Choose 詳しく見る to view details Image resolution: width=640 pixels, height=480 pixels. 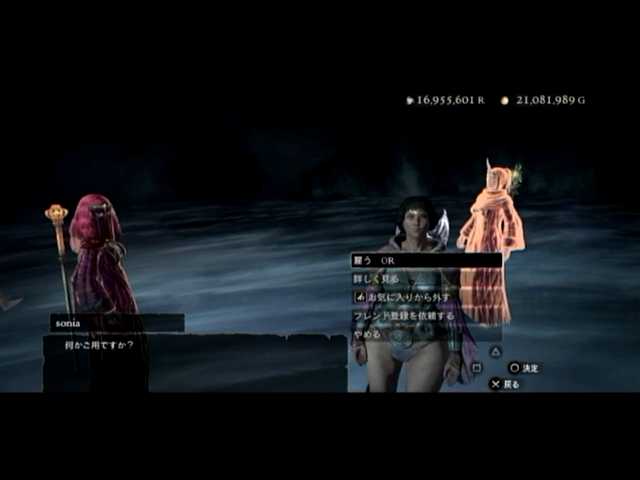[x=379, y=279]
